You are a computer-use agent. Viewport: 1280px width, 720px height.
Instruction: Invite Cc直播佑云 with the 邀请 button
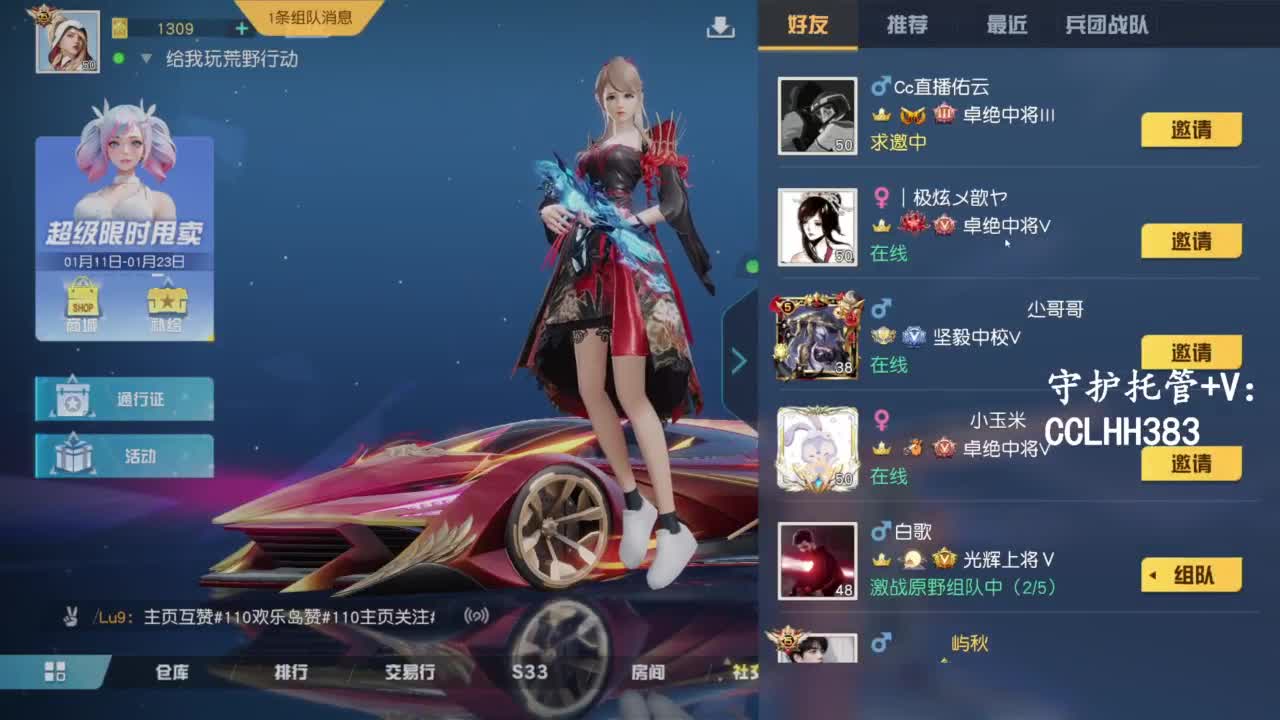pyautogui.click(x=1190, y=130)
